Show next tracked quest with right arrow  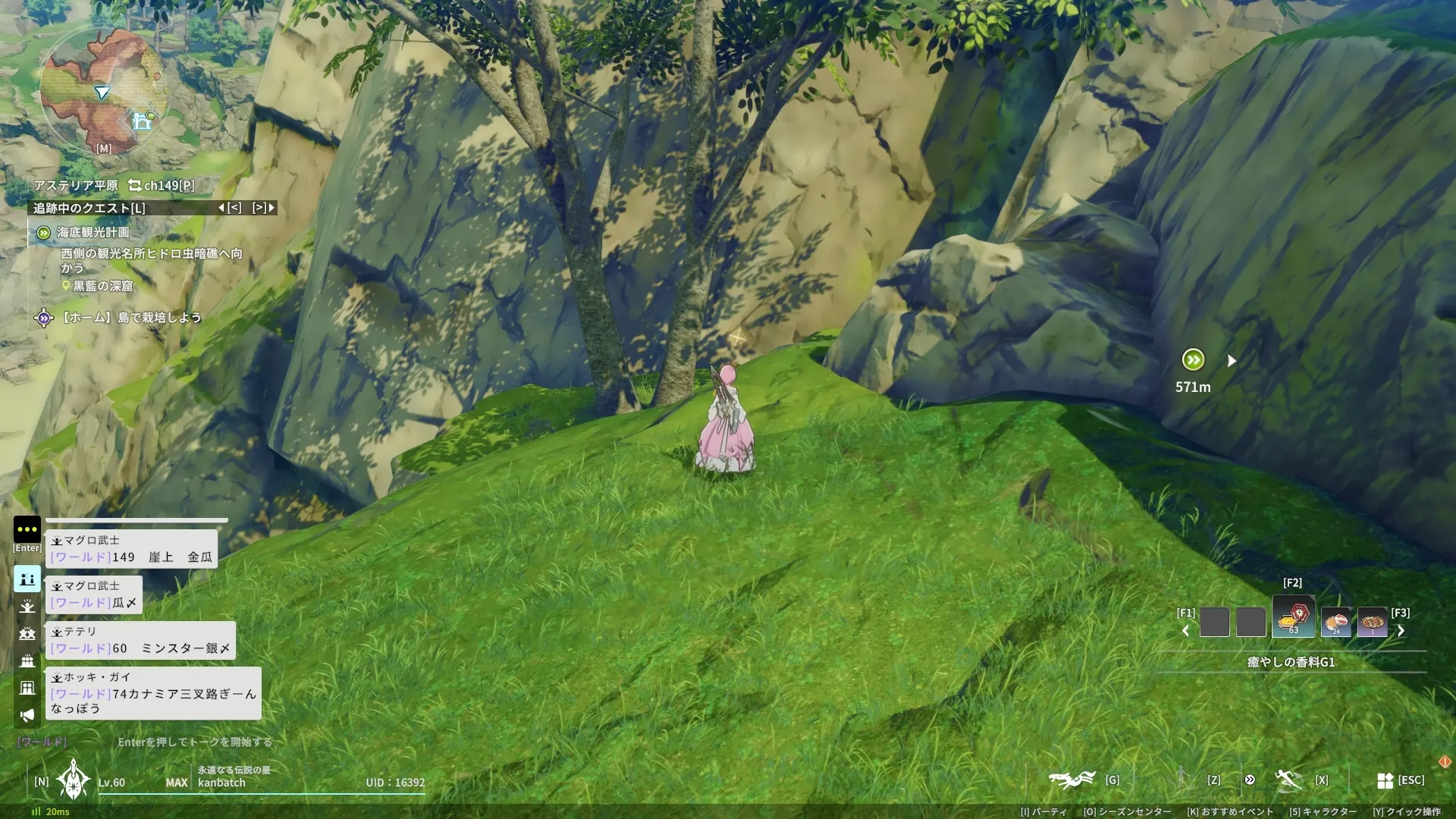[271, 208]
